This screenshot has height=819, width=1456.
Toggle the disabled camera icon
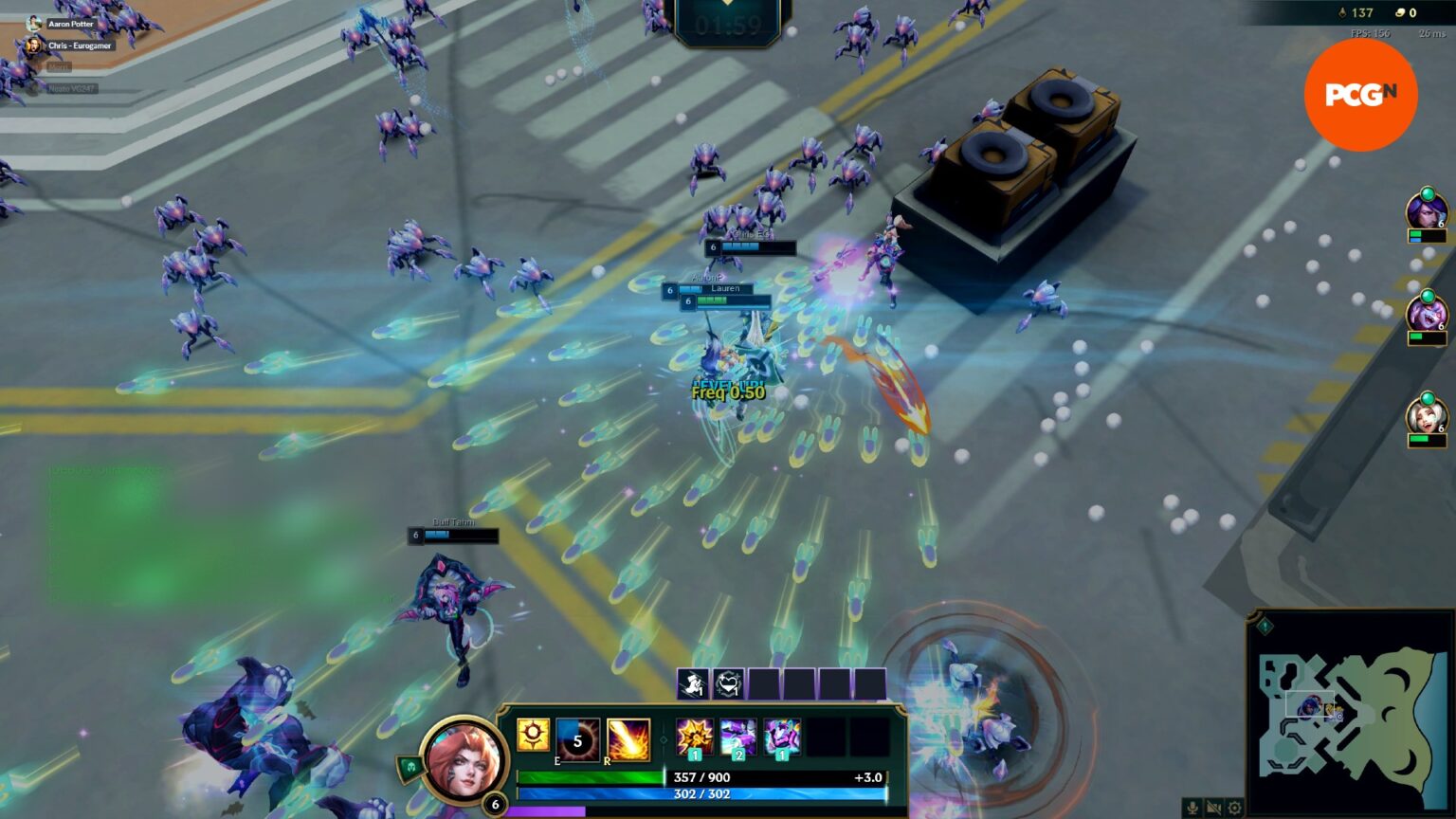pyautogui.click(x=1215, y=806)
